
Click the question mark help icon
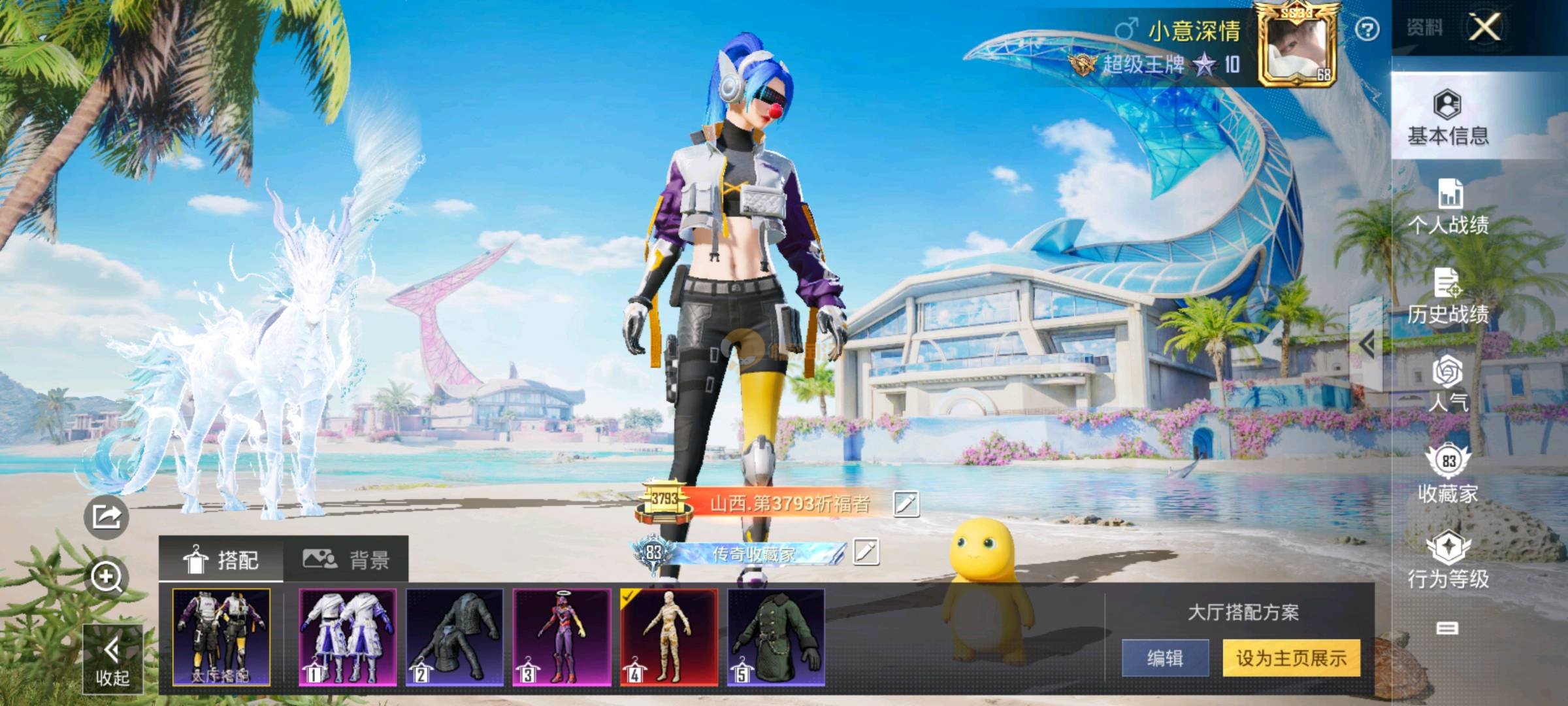pos(1367,29)
